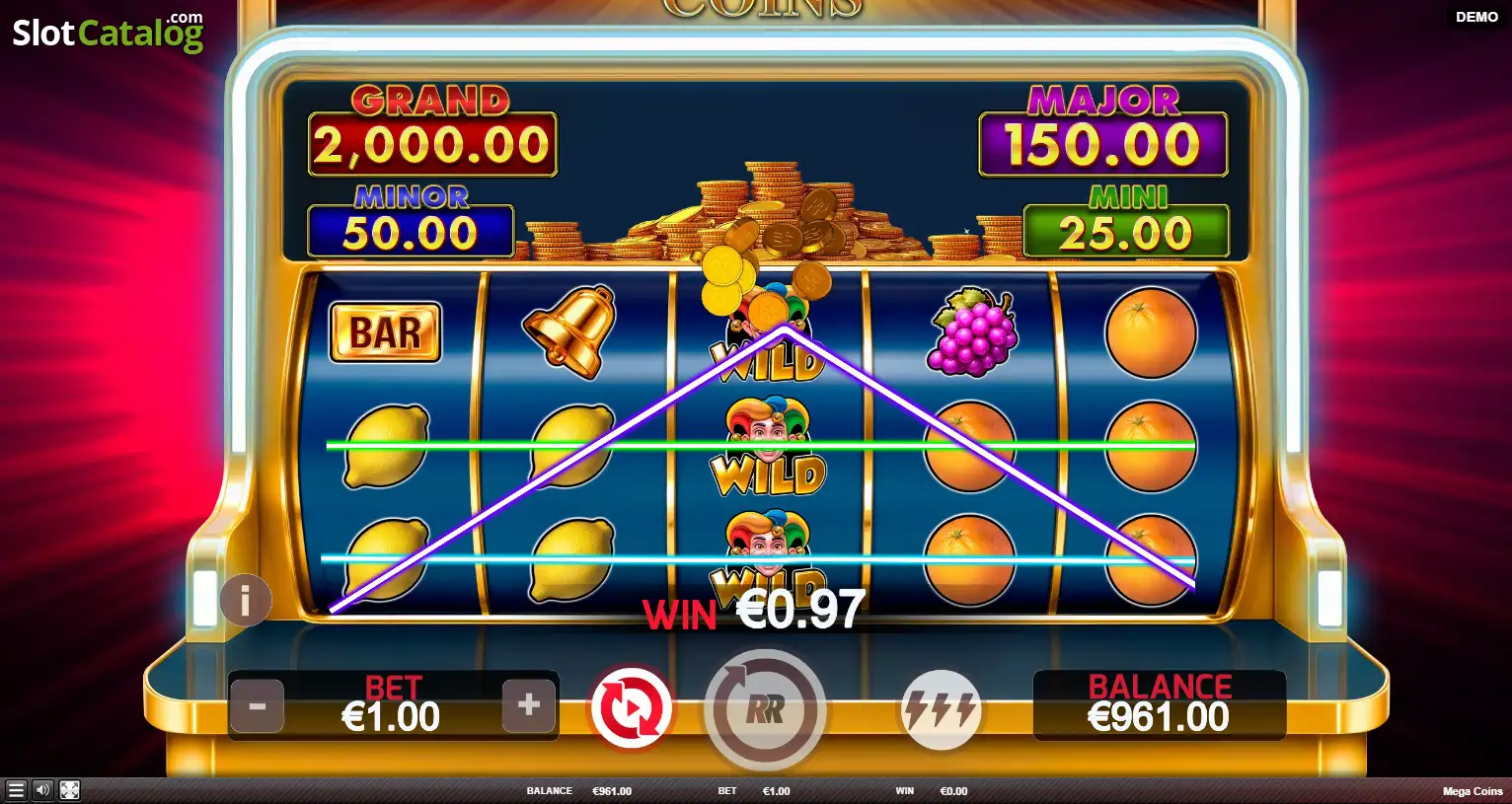
Task: Visit the SlotCatalog.com logo link
Action: tap(107, 33)
